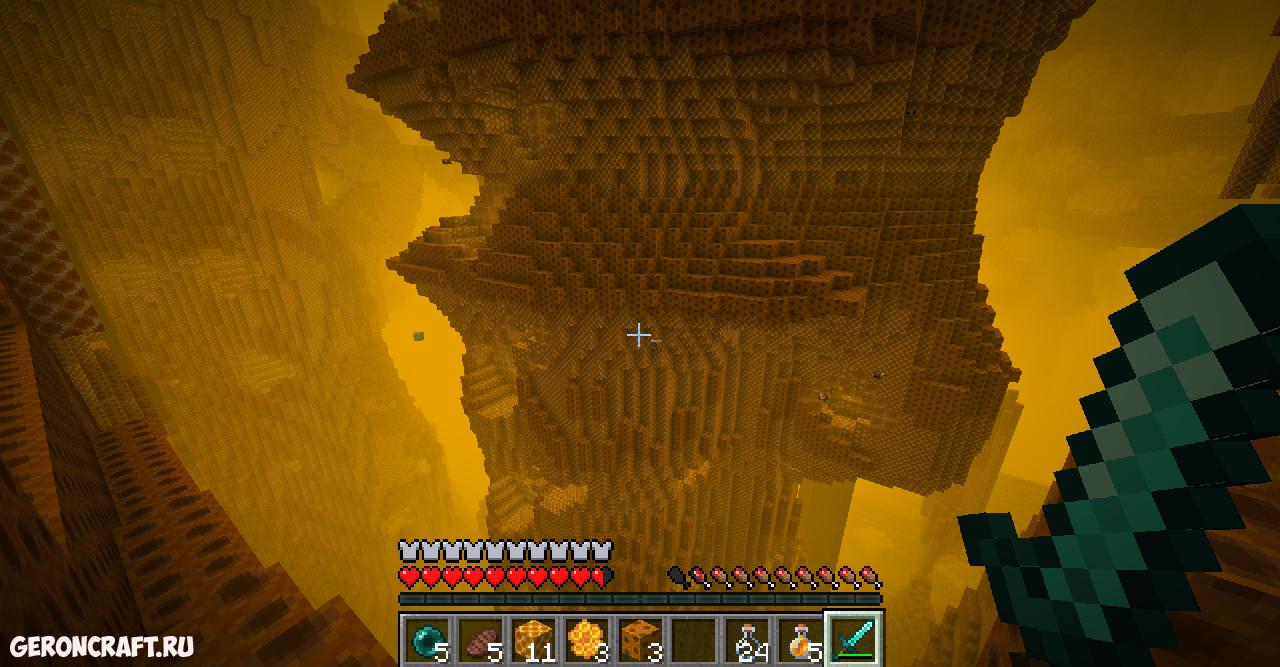Select the ender pearl hotbar slot
1280x667 pixels.
click(x=427, y=638)
